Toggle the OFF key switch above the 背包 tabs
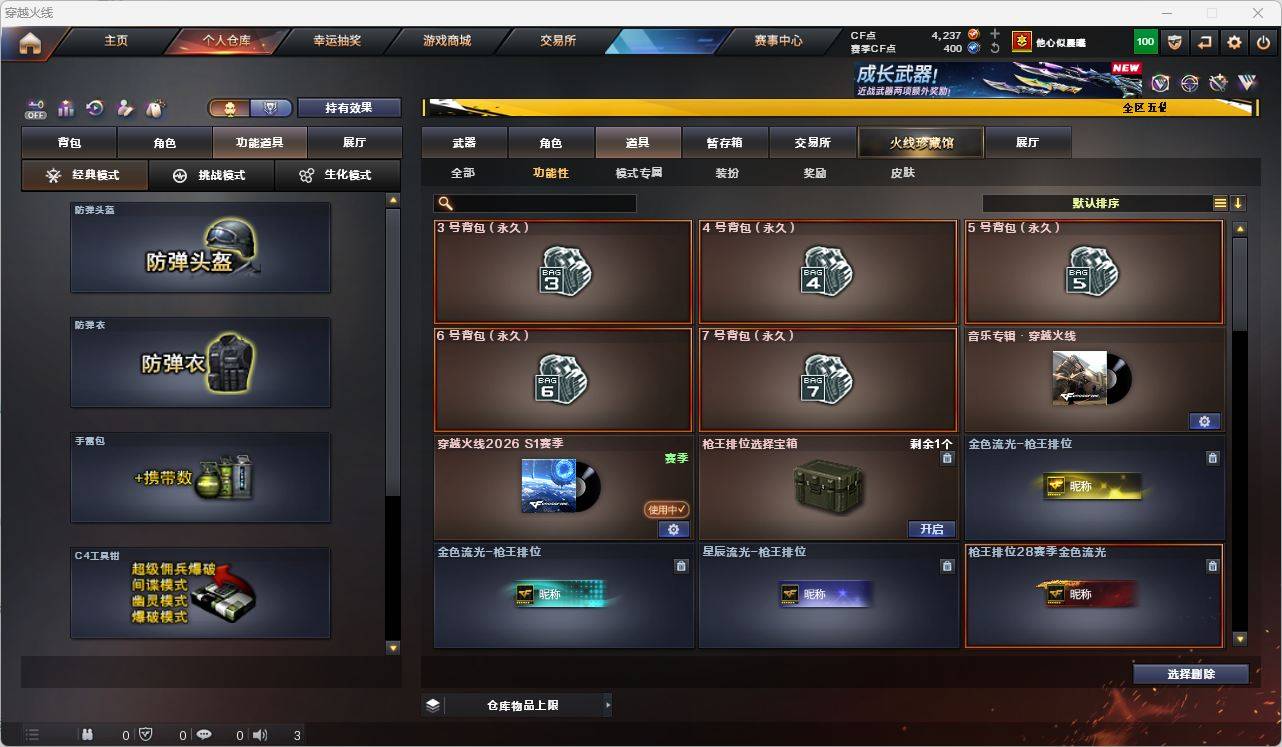This screenshot has height=747, width=1282. point(36,108)
